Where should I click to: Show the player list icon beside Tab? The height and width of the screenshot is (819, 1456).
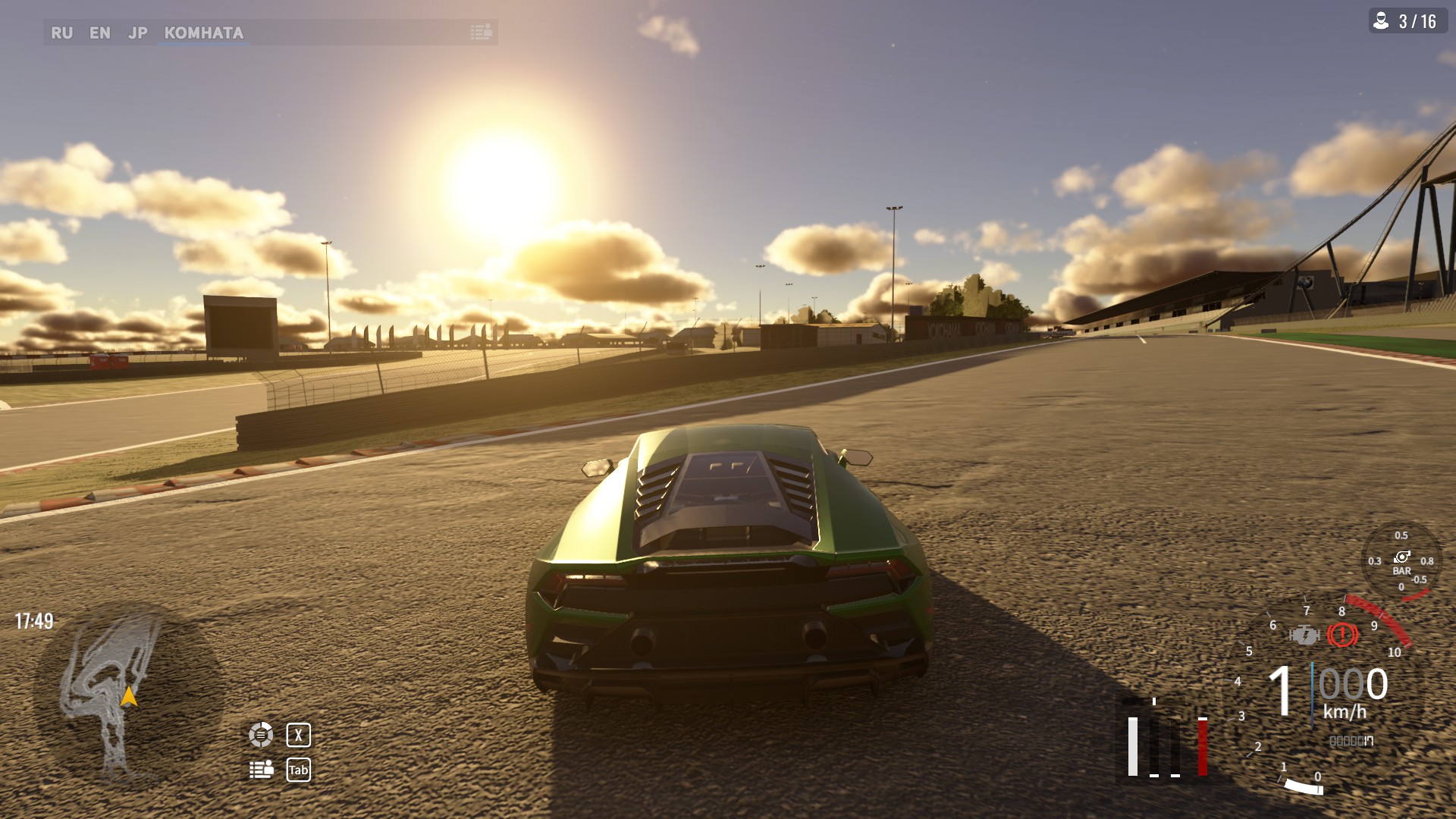262,770
